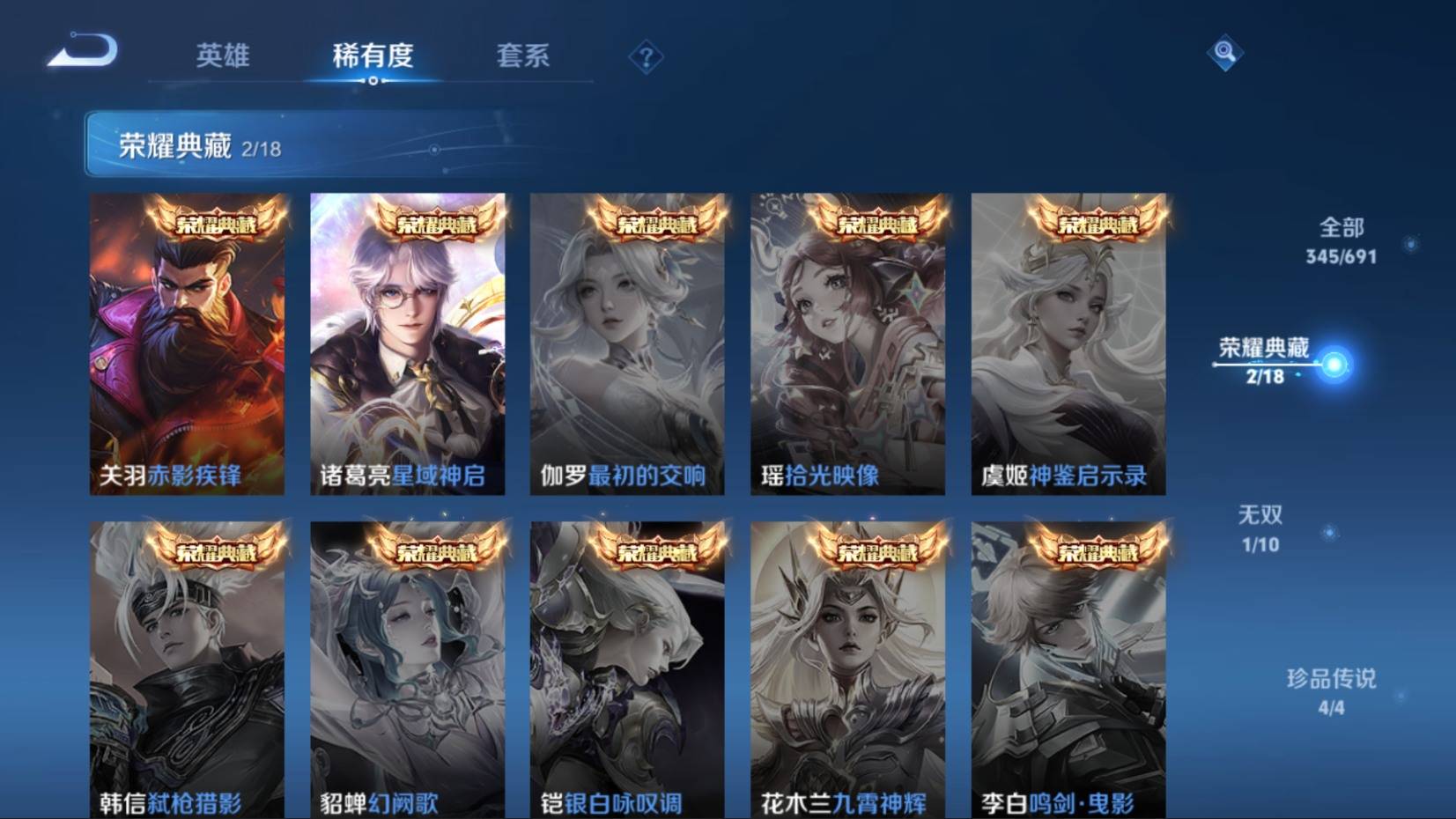The height and width of the screenshot is (819, 1456).
Task: Show the 全部 rarity filter
Action: [x=1341, y=240]
